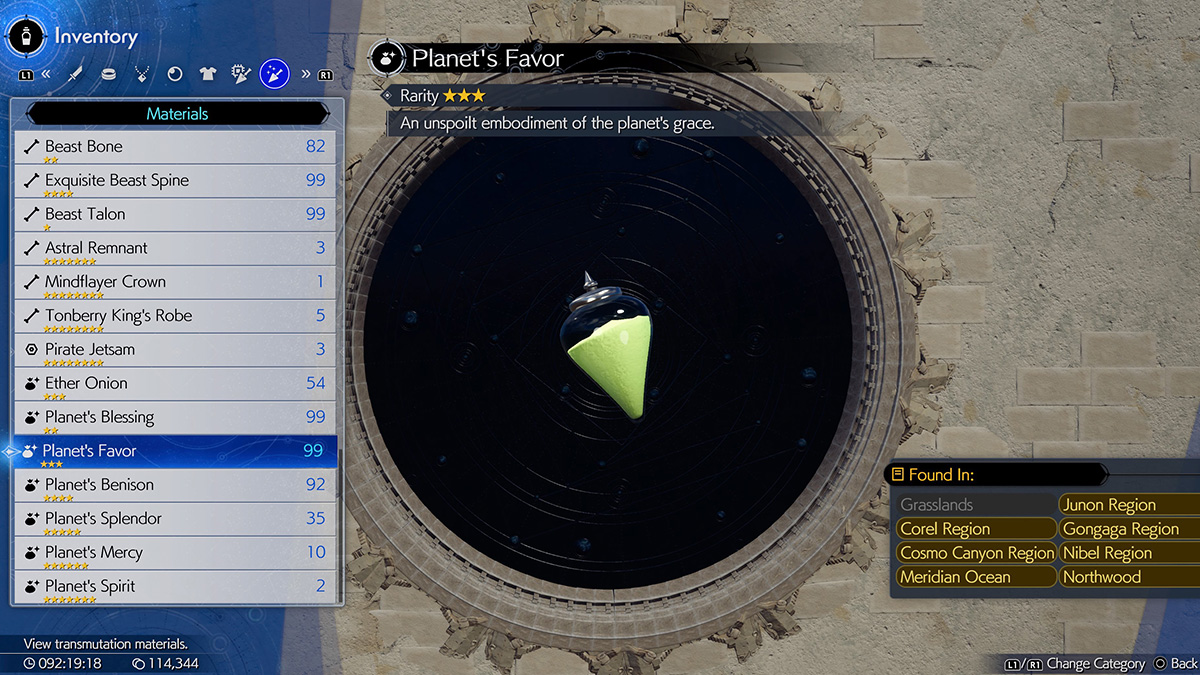Choose the Pirate Jetsam item
This screenshot has width=1200, height=675.
(177, 350)
